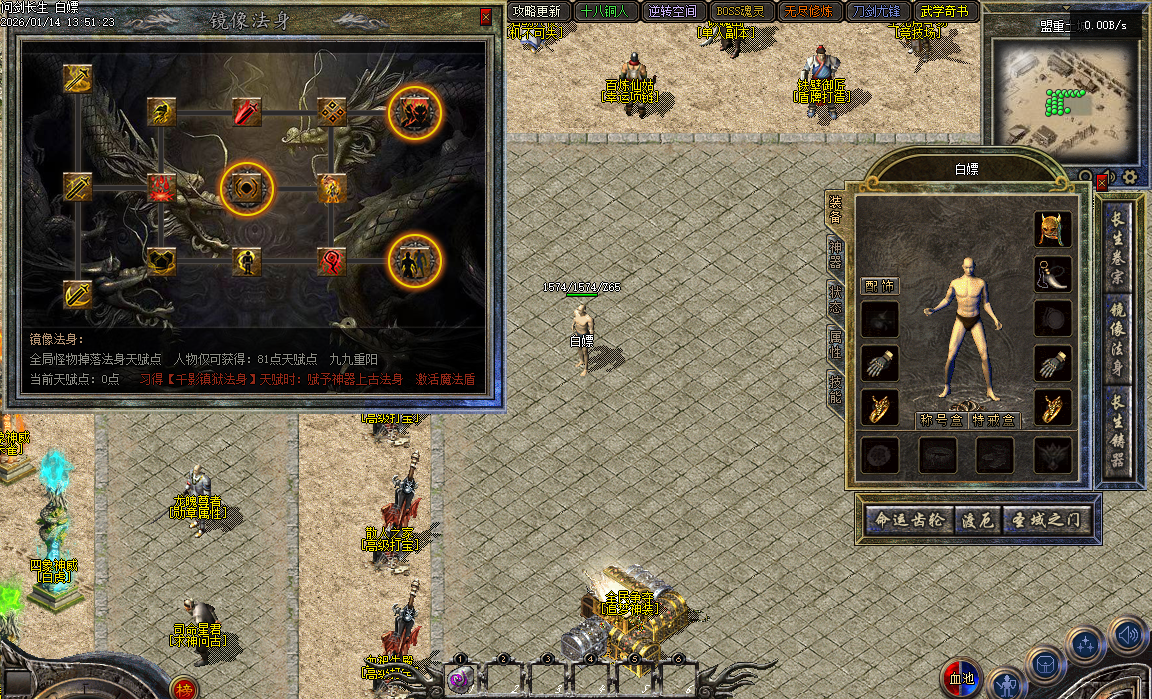Open the 称号盒 title box

pos(941,420)
